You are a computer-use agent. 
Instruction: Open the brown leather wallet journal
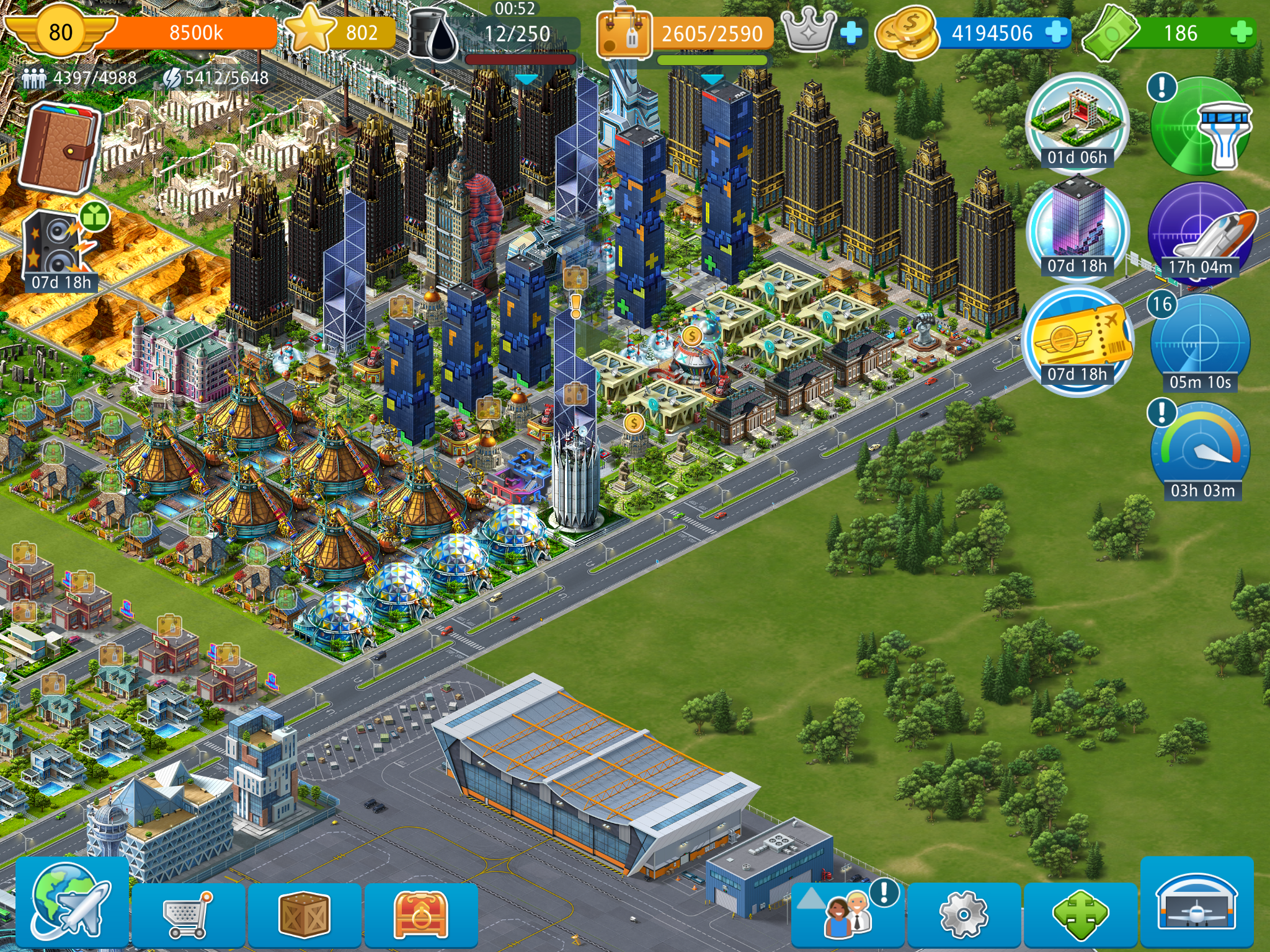coord(59,148)
